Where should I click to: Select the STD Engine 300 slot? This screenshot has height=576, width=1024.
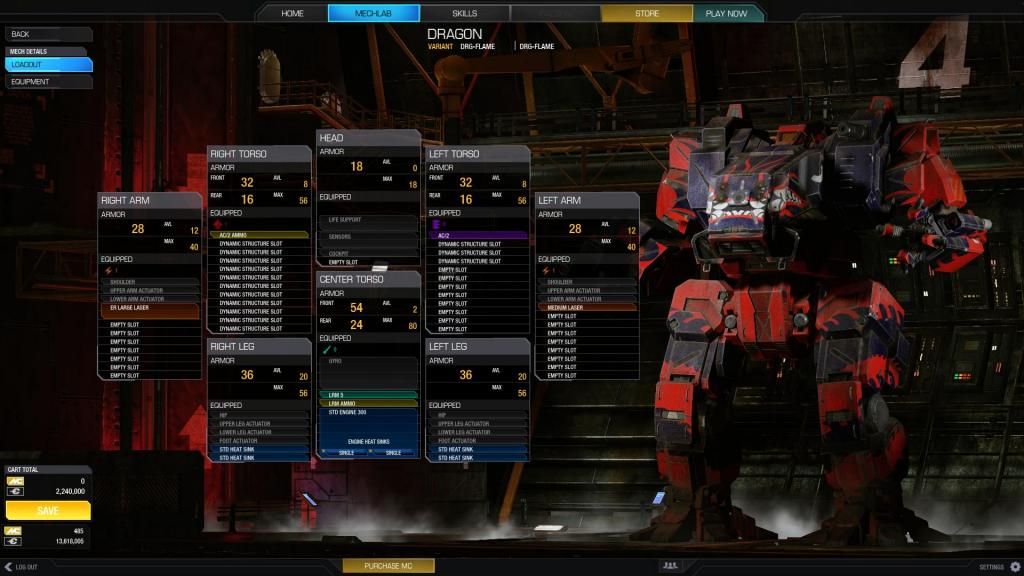click(368, 412)
